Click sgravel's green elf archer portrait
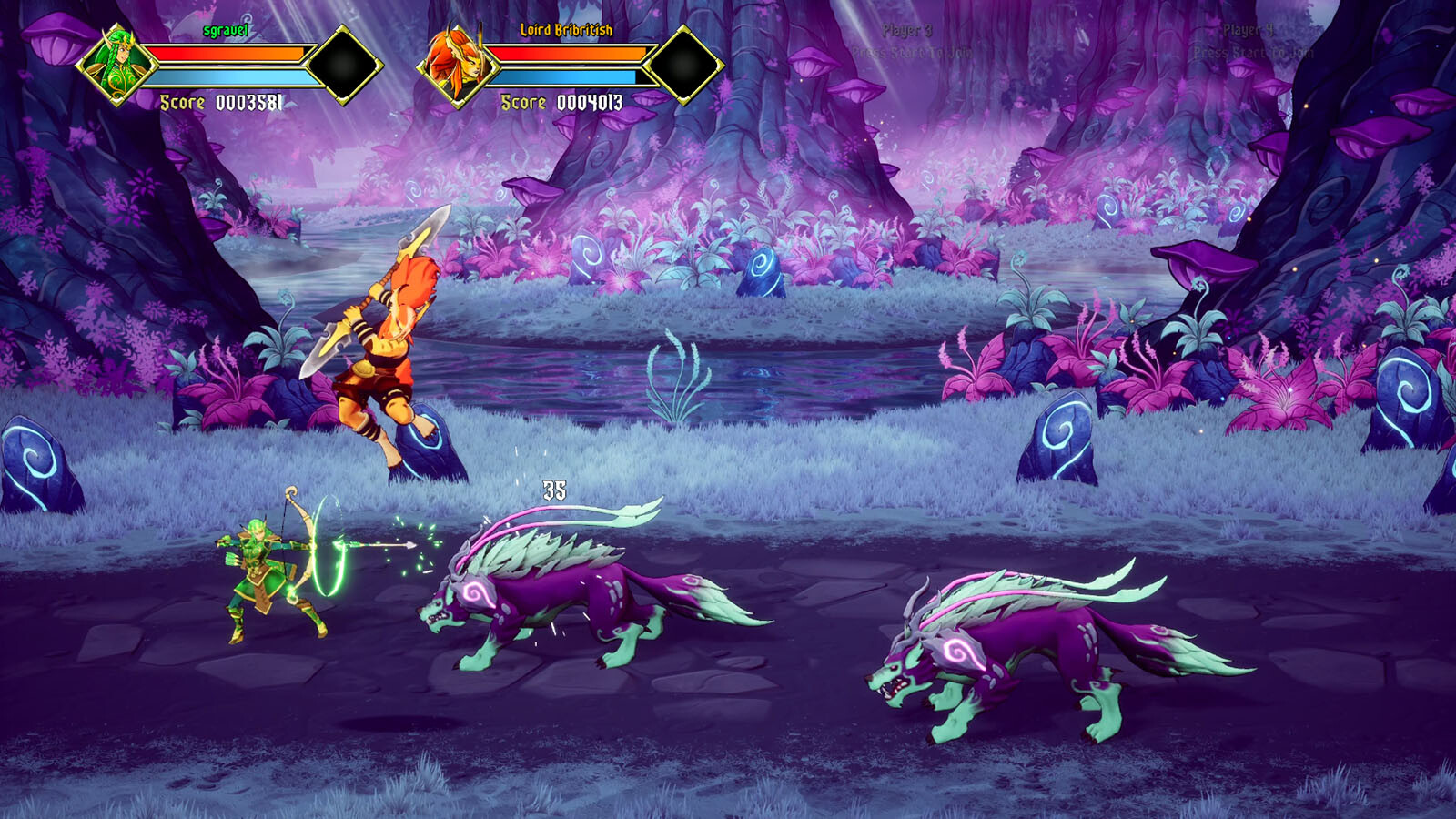1456x819 pixels. point(116,65)
